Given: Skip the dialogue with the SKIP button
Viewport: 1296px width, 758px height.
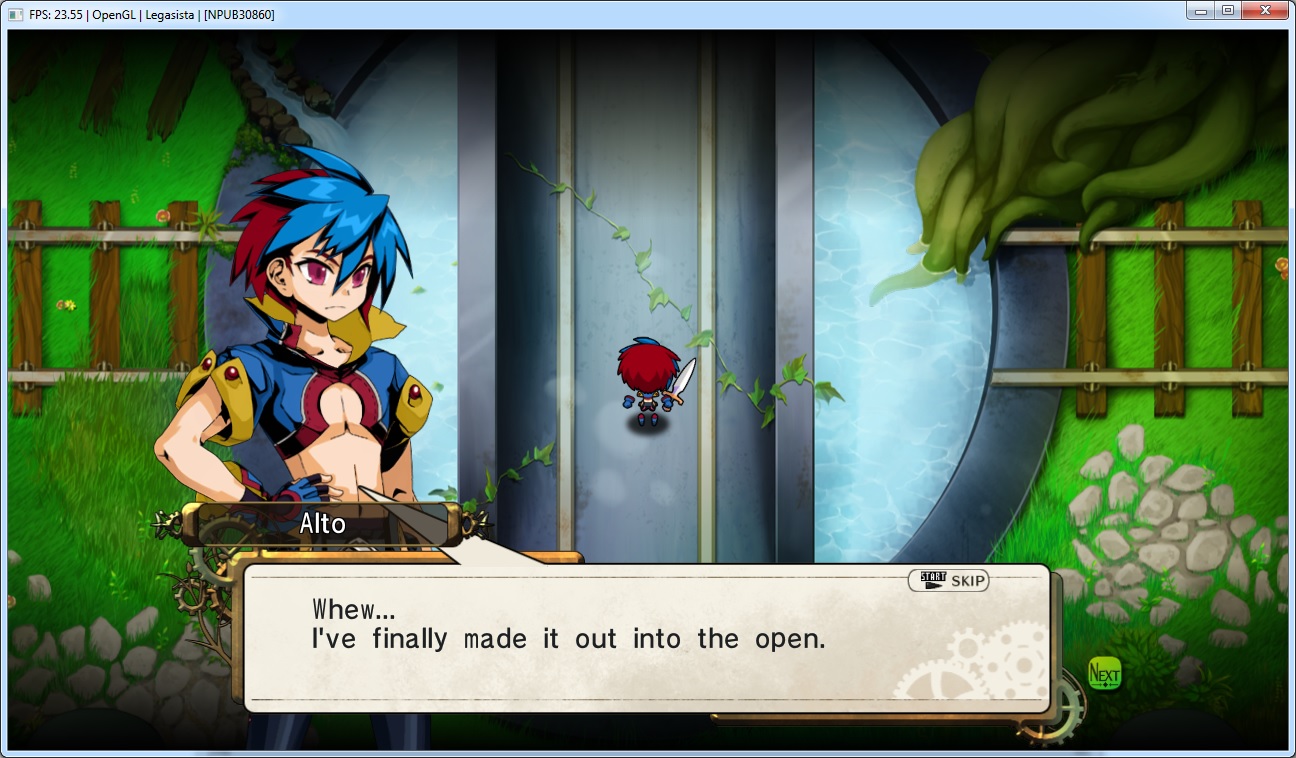Looking at the screenshot, I should (948, 581).
